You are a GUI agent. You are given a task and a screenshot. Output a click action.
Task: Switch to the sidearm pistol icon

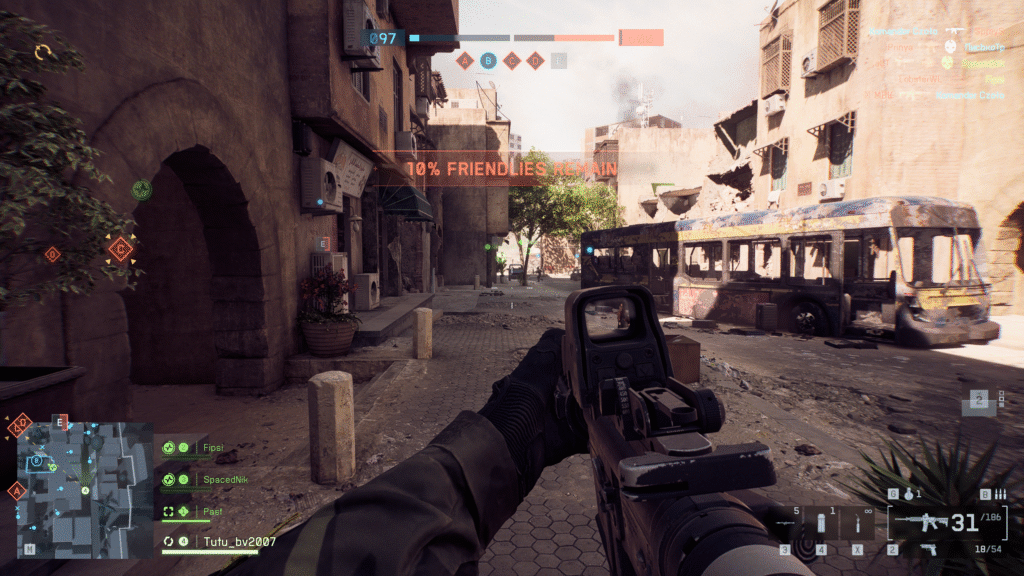929,548
